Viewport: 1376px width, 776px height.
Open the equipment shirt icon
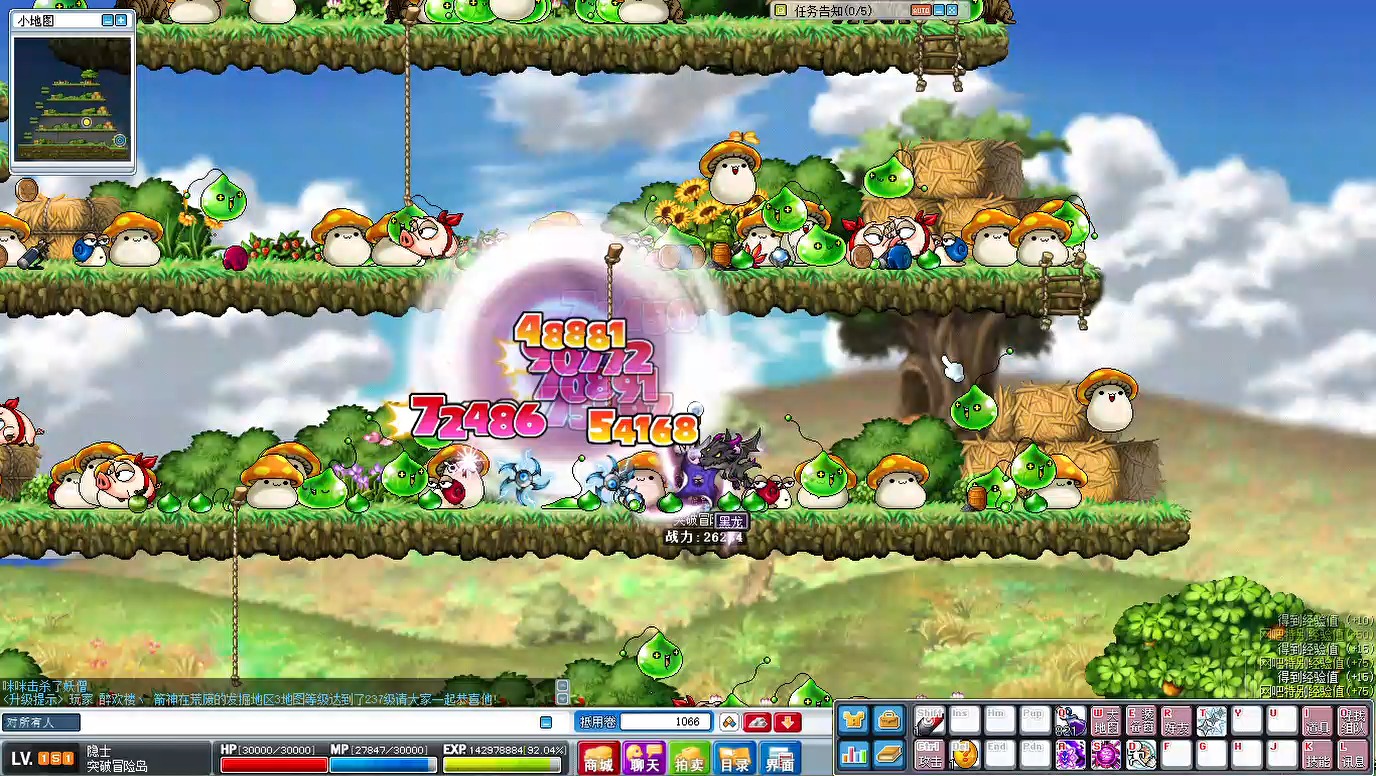[x=853, y=720]
